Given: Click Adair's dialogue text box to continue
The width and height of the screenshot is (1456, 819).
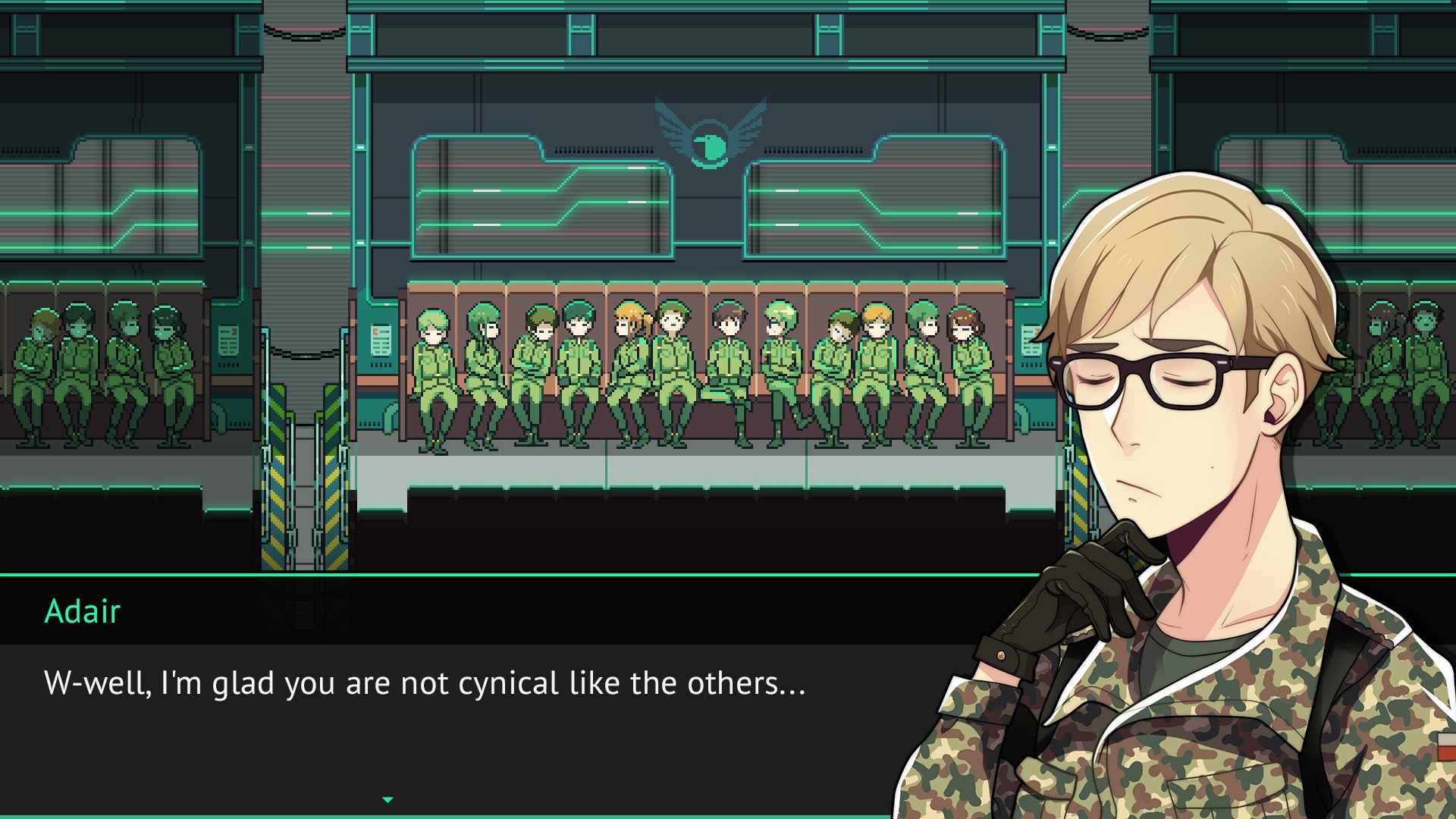Looking at the screenshot, I should (x=455, y=720).
